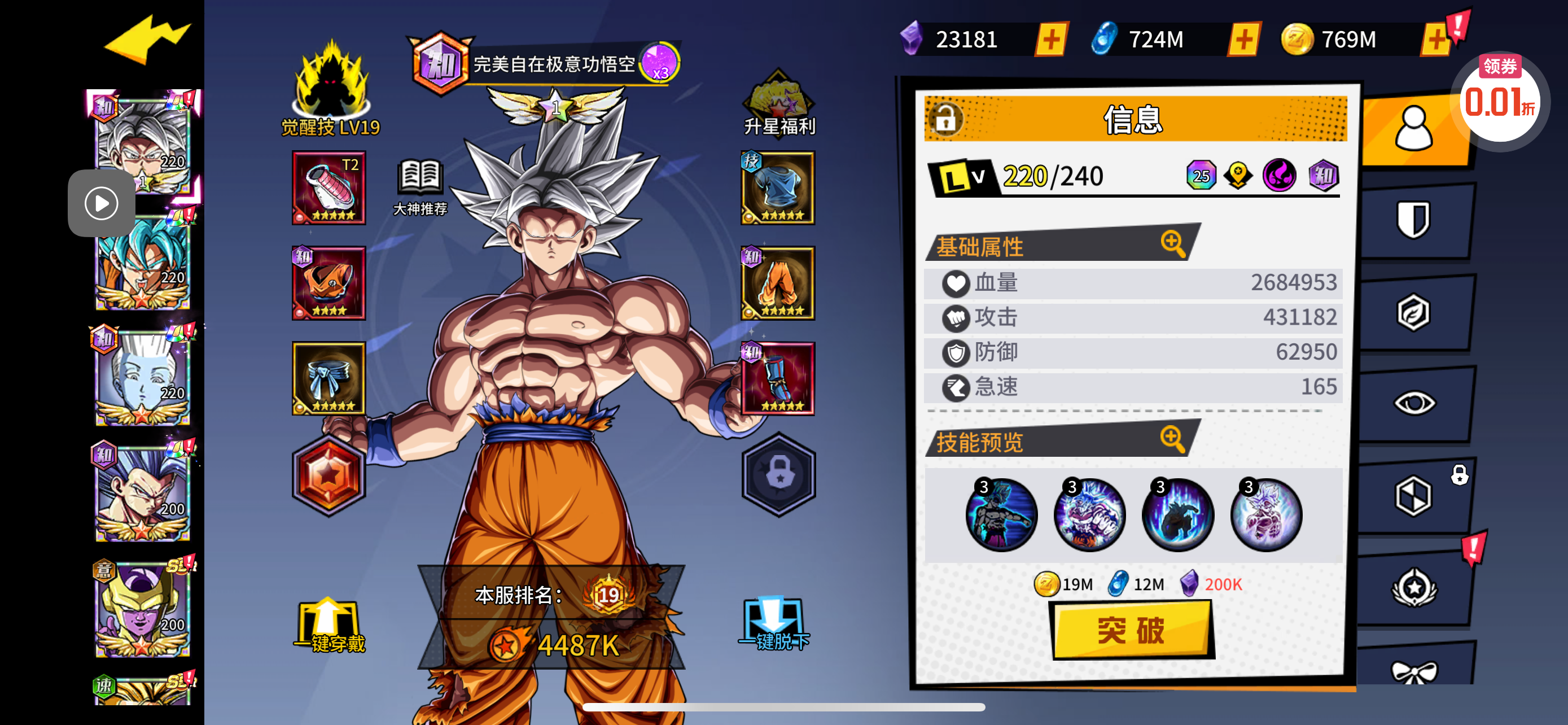
Task: Switch to the shield tab
Action: pos(1413,220)
